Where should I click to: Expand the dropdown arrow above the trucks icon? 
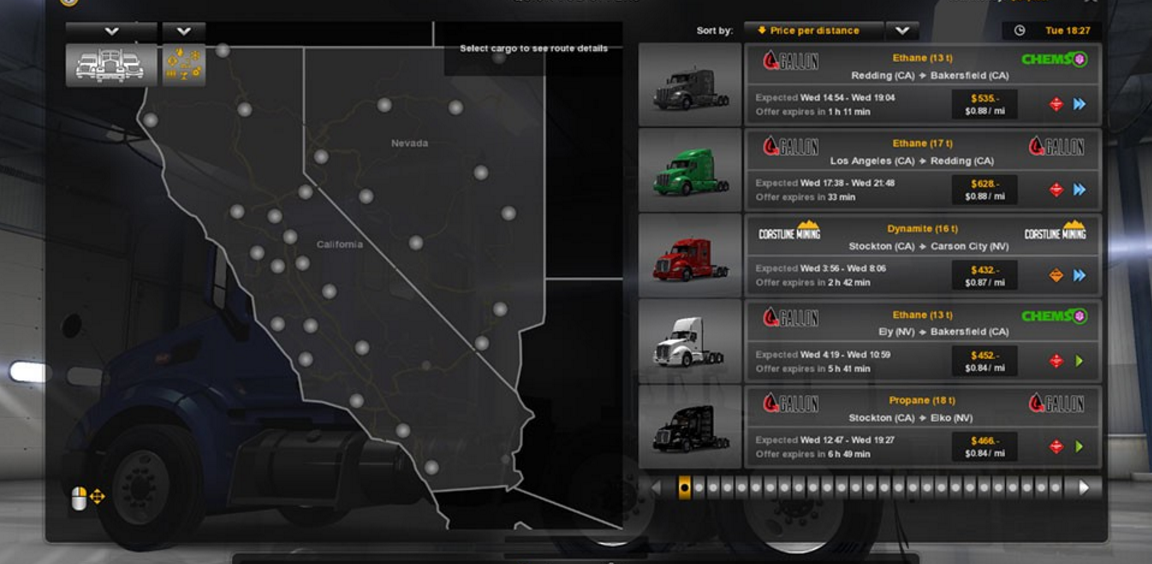tap(111, 32)
